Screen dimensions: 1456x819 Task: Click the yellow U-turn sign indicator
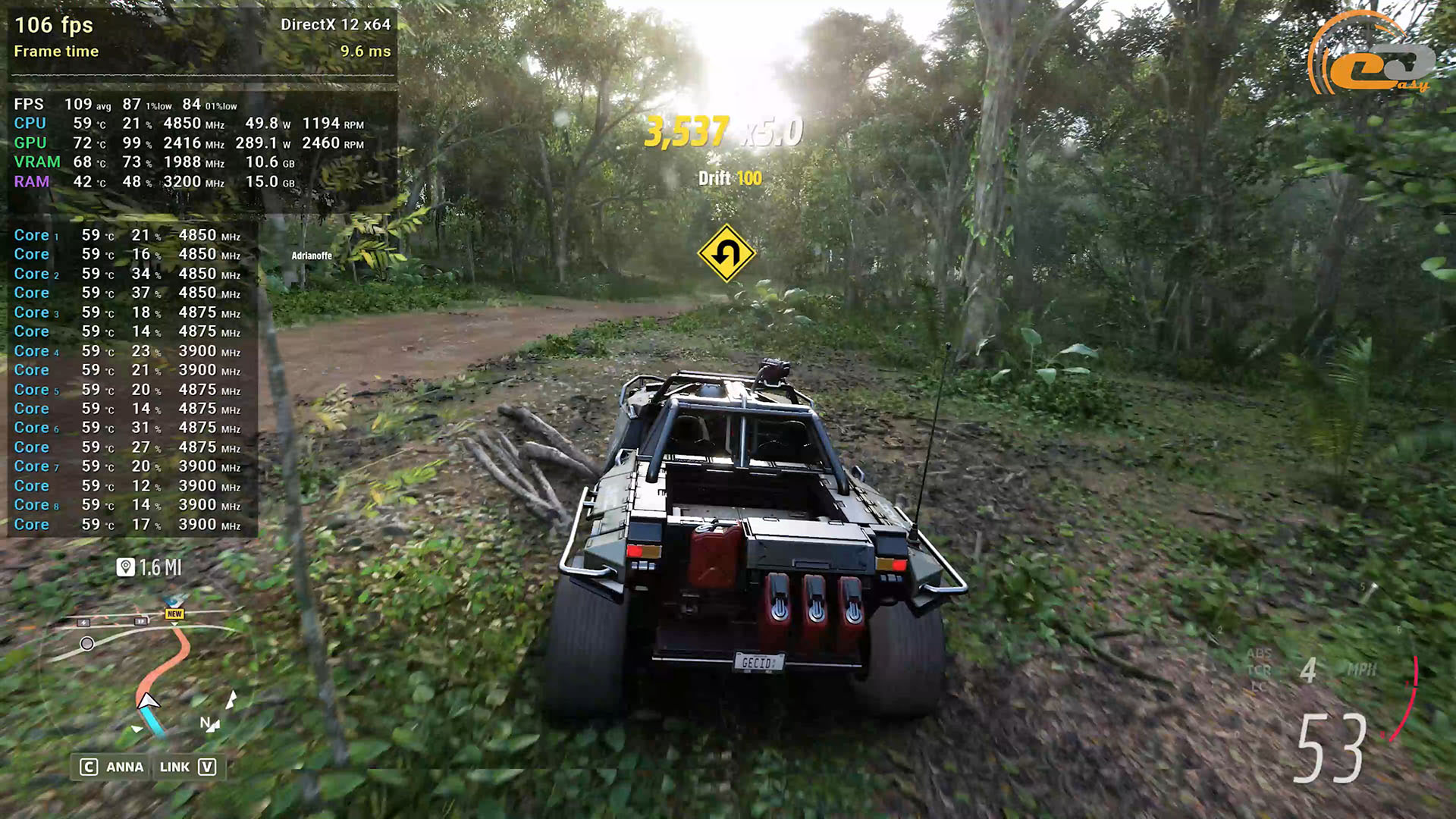click(x=726, y=253)
